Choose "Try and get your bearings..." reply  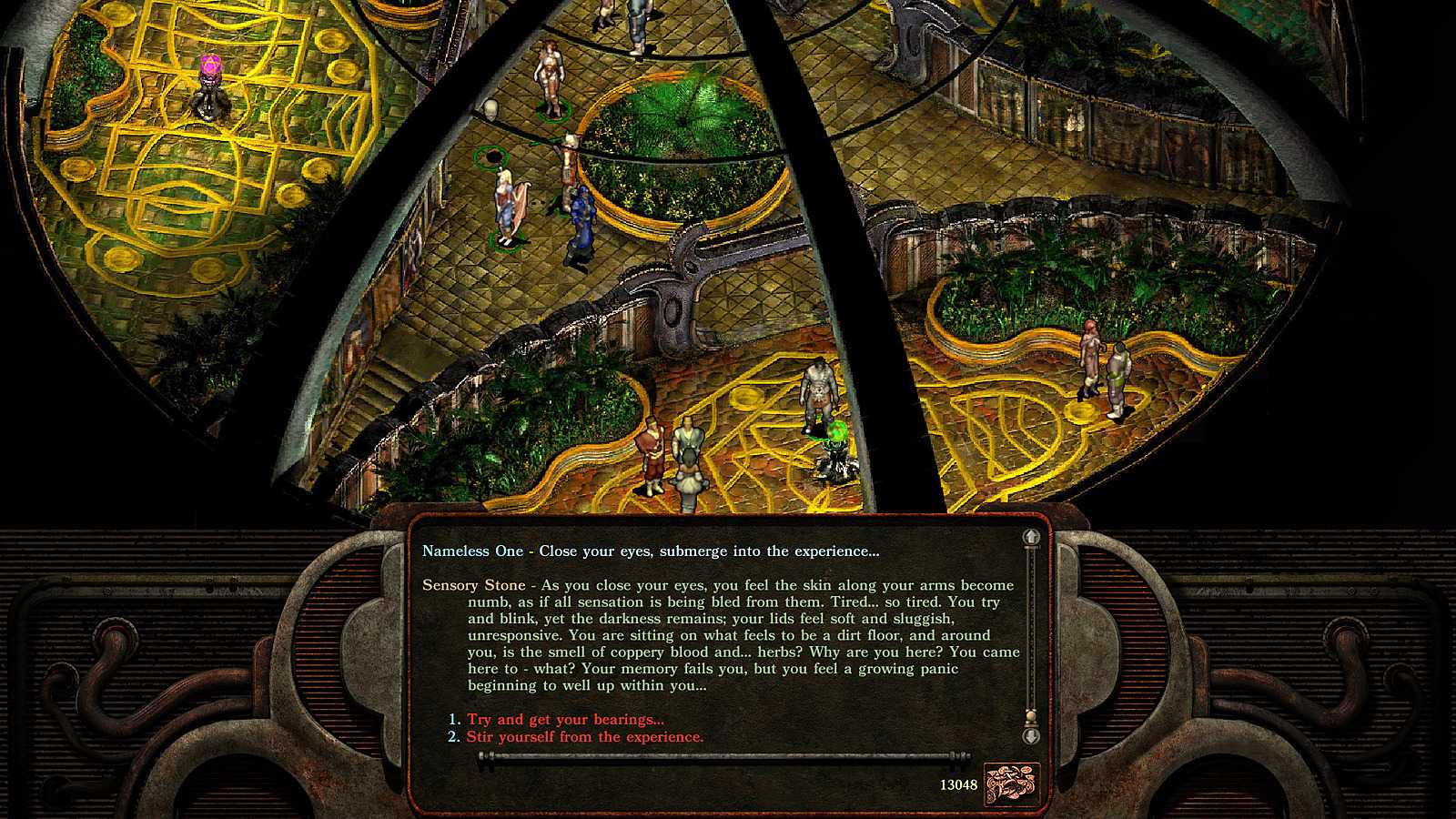565,720
